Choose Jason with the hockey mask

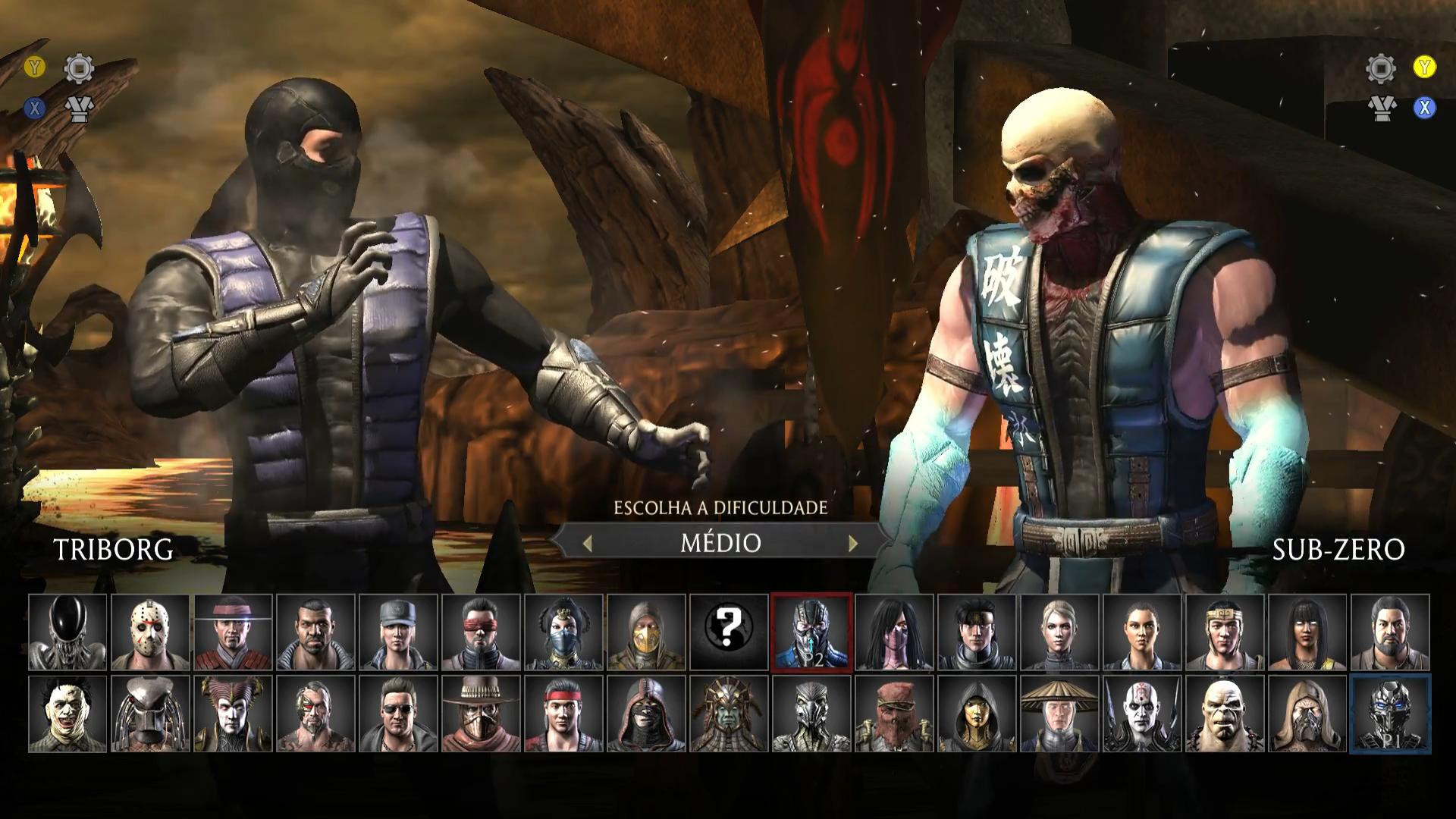[150, 632]
